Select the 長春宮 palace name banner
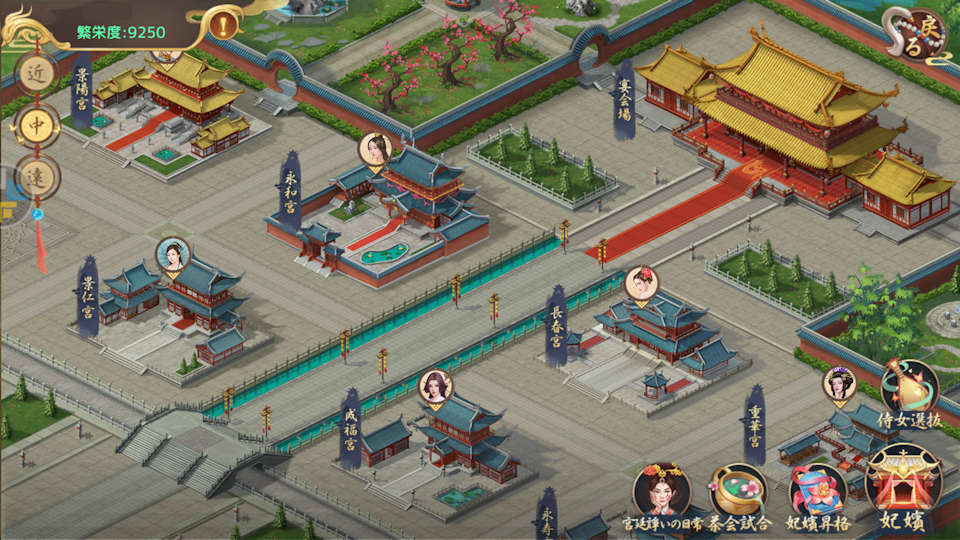Image resolution: width=960 pixels, height=540 pixels. click(556, 325)
